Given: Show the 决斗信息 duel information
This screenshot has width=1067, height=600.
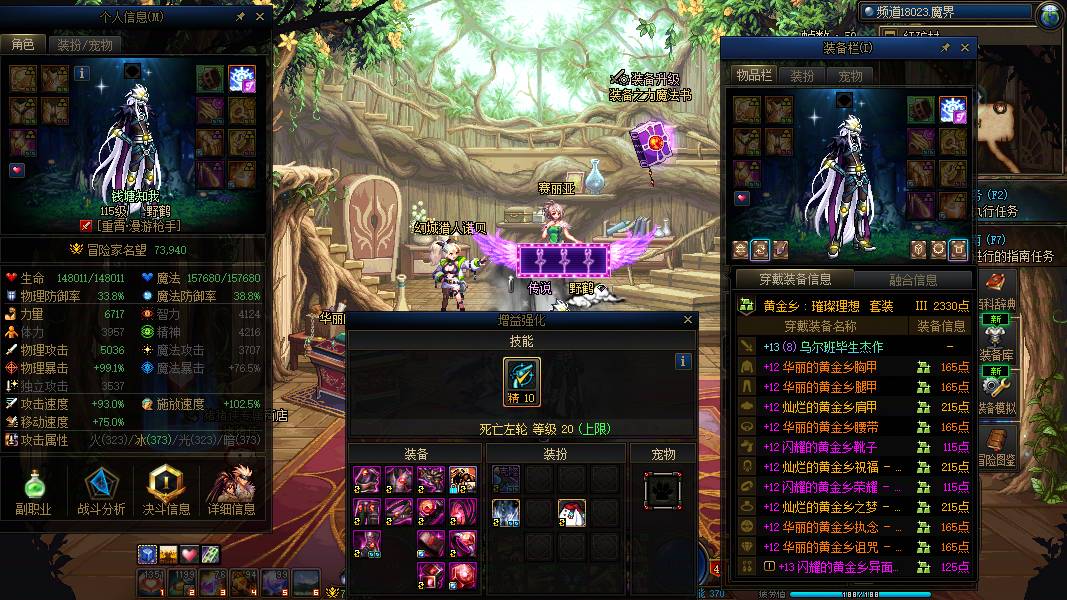Looking at the screenshot, I should pos(166,490).
